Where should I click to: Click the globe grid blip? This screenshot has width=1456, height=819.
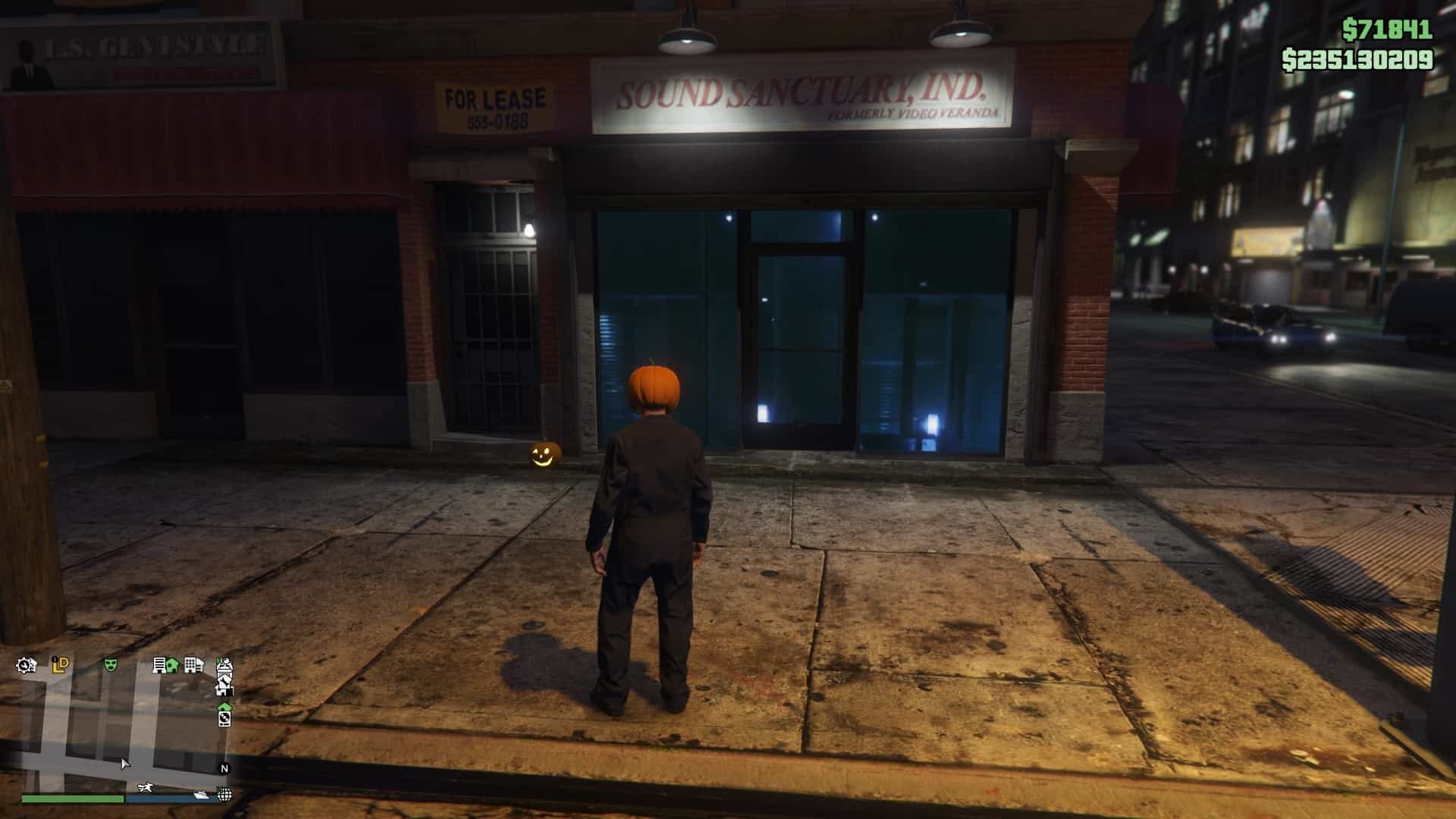[x=224, y=794]
